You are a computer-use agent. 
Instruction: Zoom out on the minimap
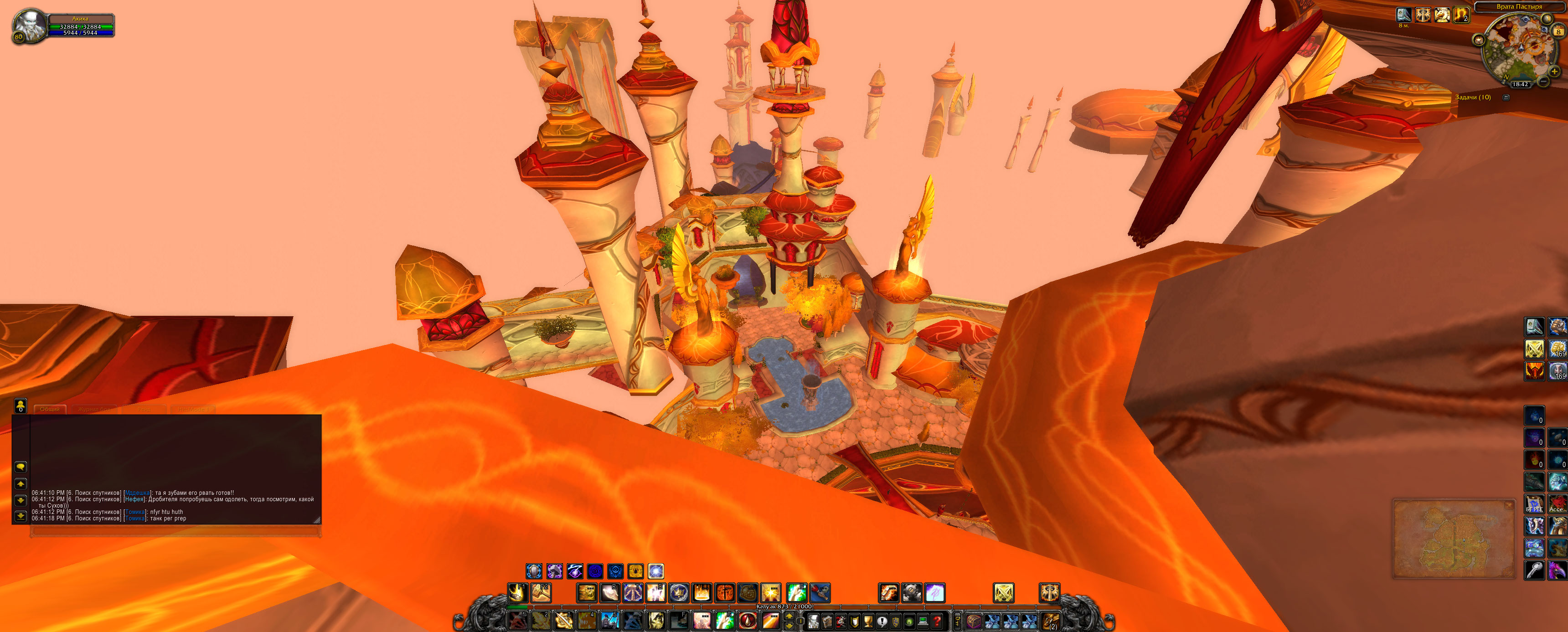point(1543,81)
